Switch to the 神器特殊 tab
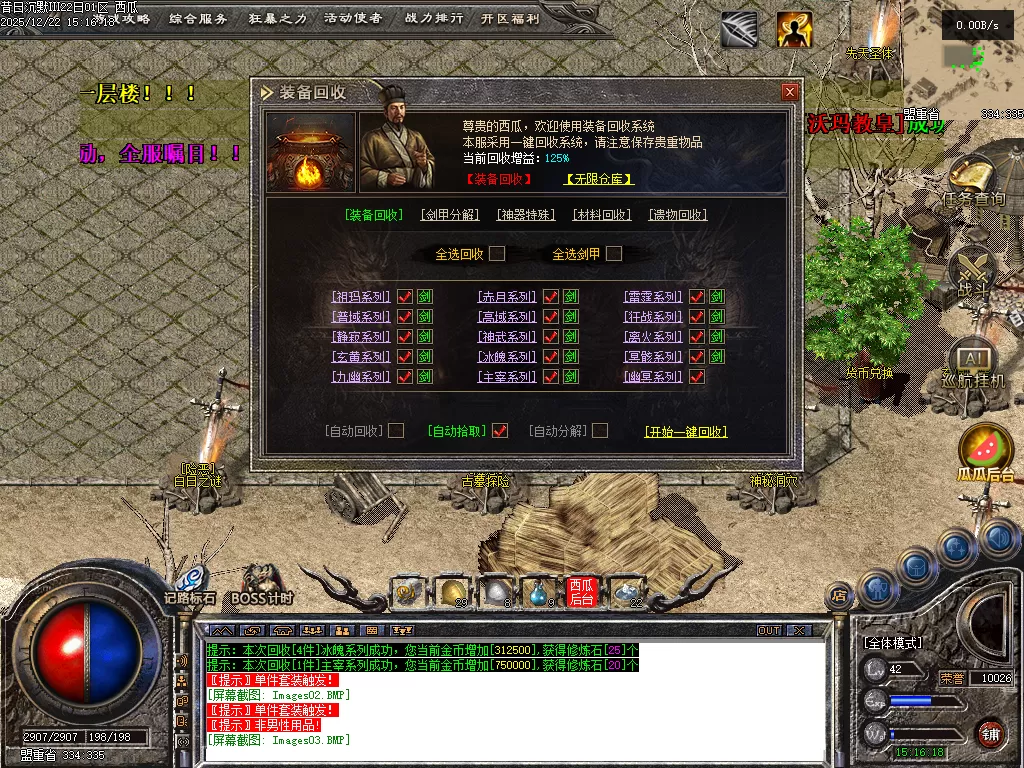 pos(526,215)
